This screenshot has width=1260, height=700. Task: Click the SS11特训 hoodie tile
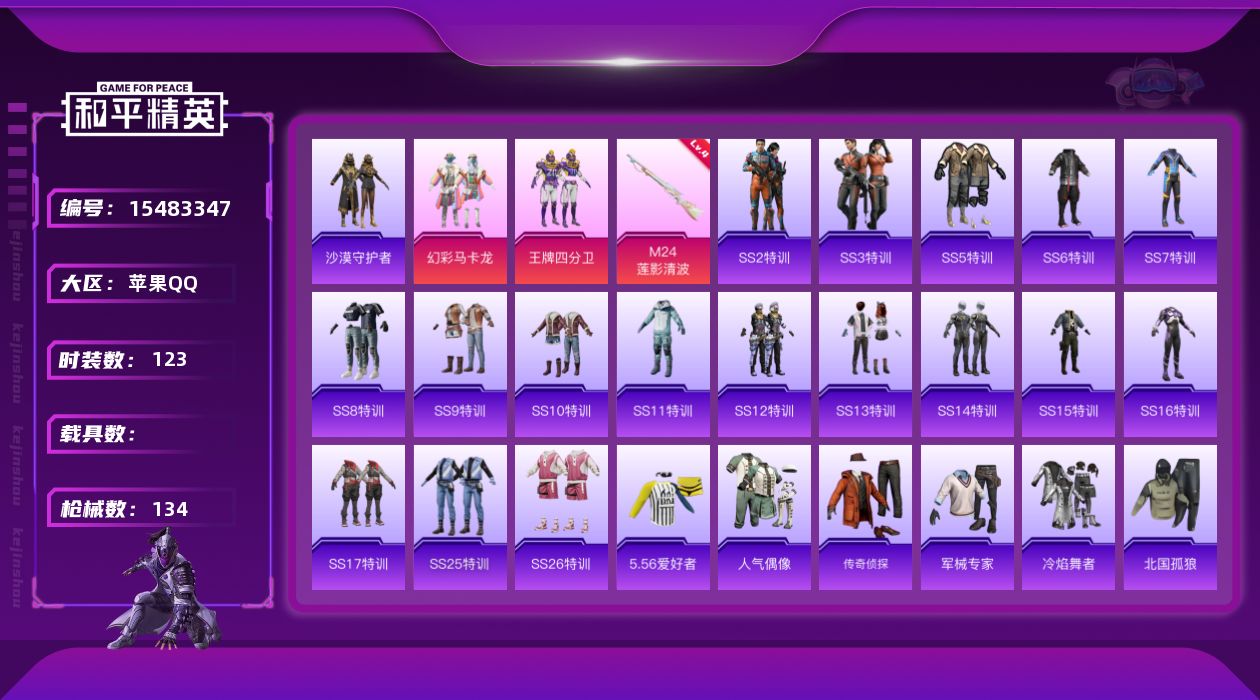coord(663,364)
